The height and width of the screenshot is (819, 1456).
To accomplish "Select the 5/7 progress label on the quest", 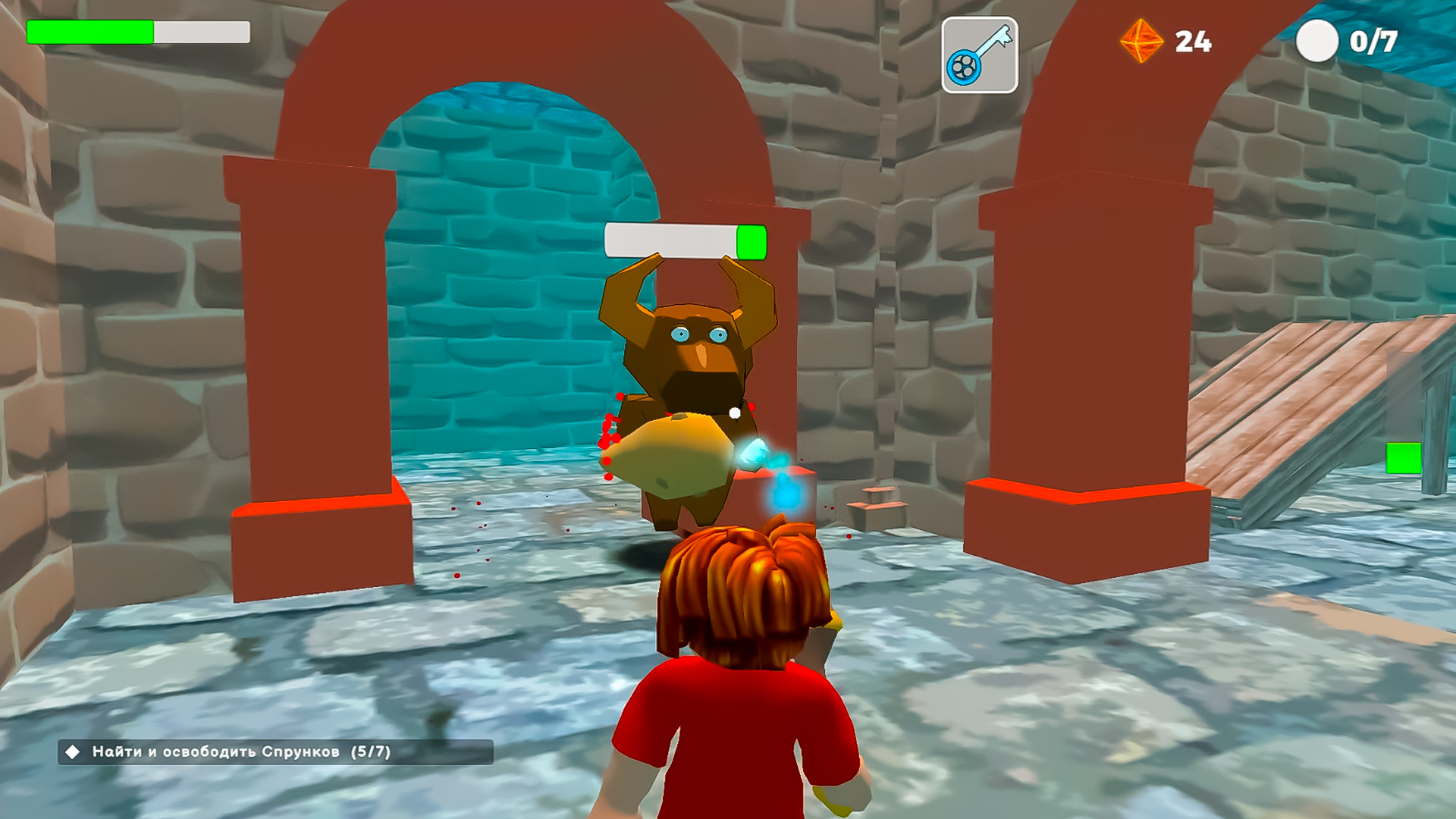I will click(369, 753).
